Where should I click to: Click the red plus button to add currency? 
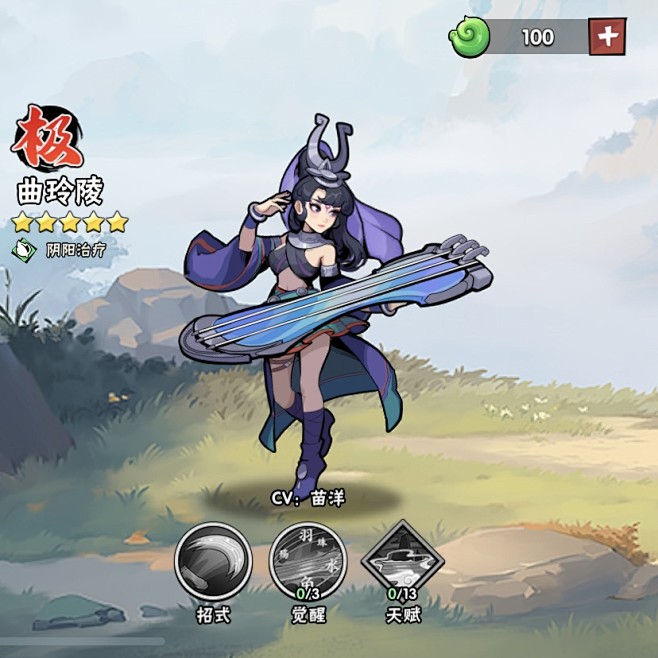click(607, 37)
